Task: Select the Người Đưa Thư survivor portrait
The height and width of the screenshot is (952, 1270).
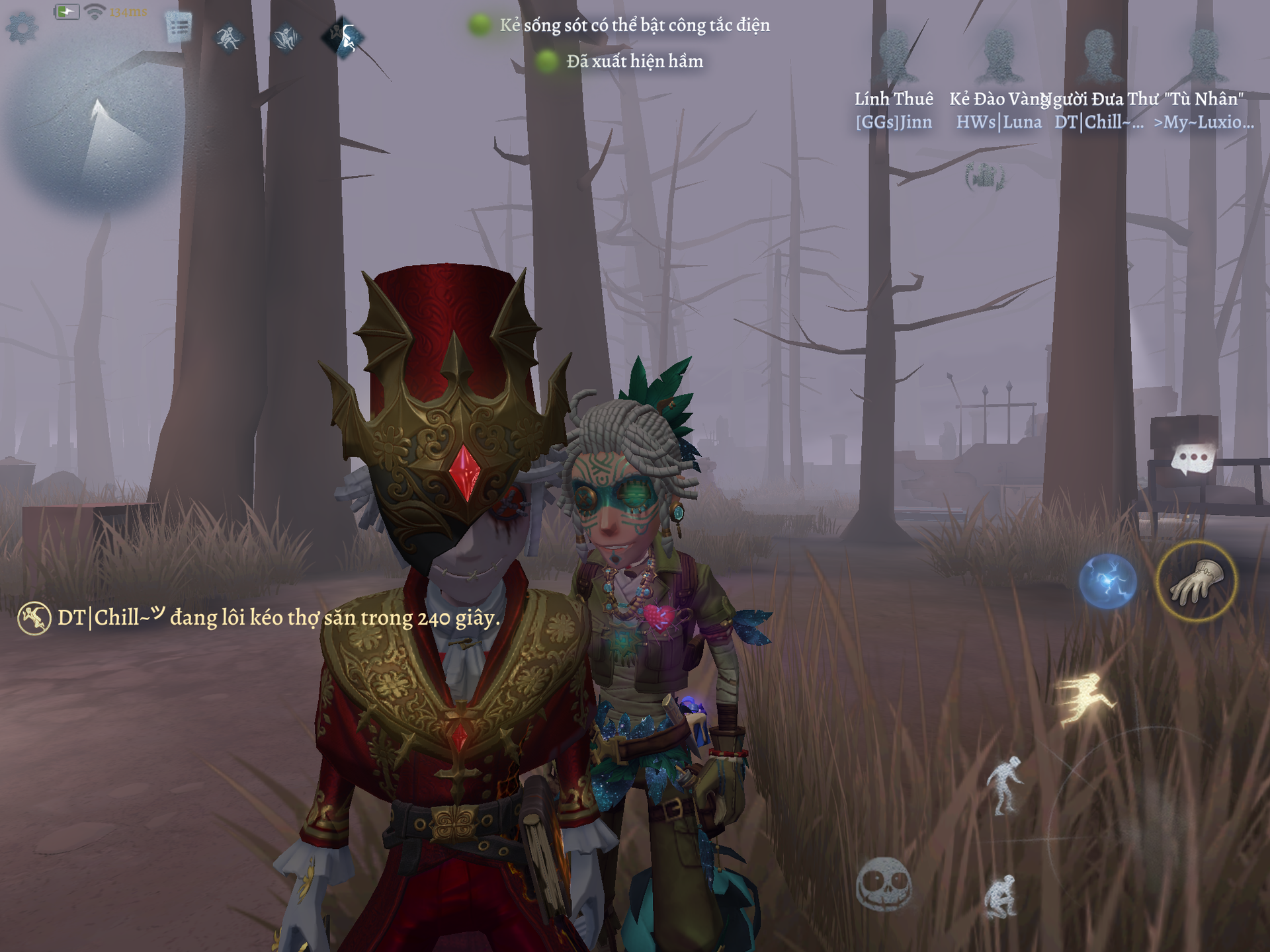Action: click(1100, 56)
